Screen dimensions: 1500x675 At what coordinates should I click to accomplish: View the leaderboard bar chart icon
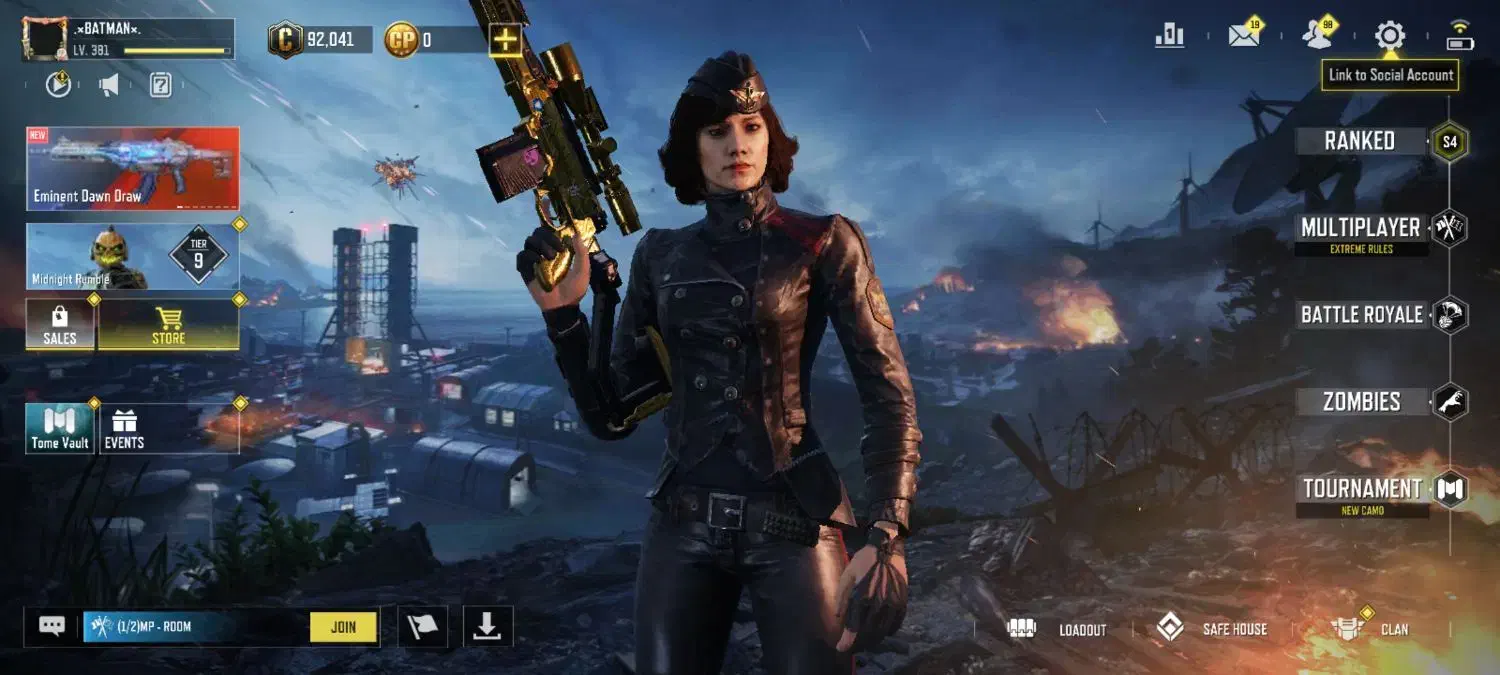click(1169, 36)
